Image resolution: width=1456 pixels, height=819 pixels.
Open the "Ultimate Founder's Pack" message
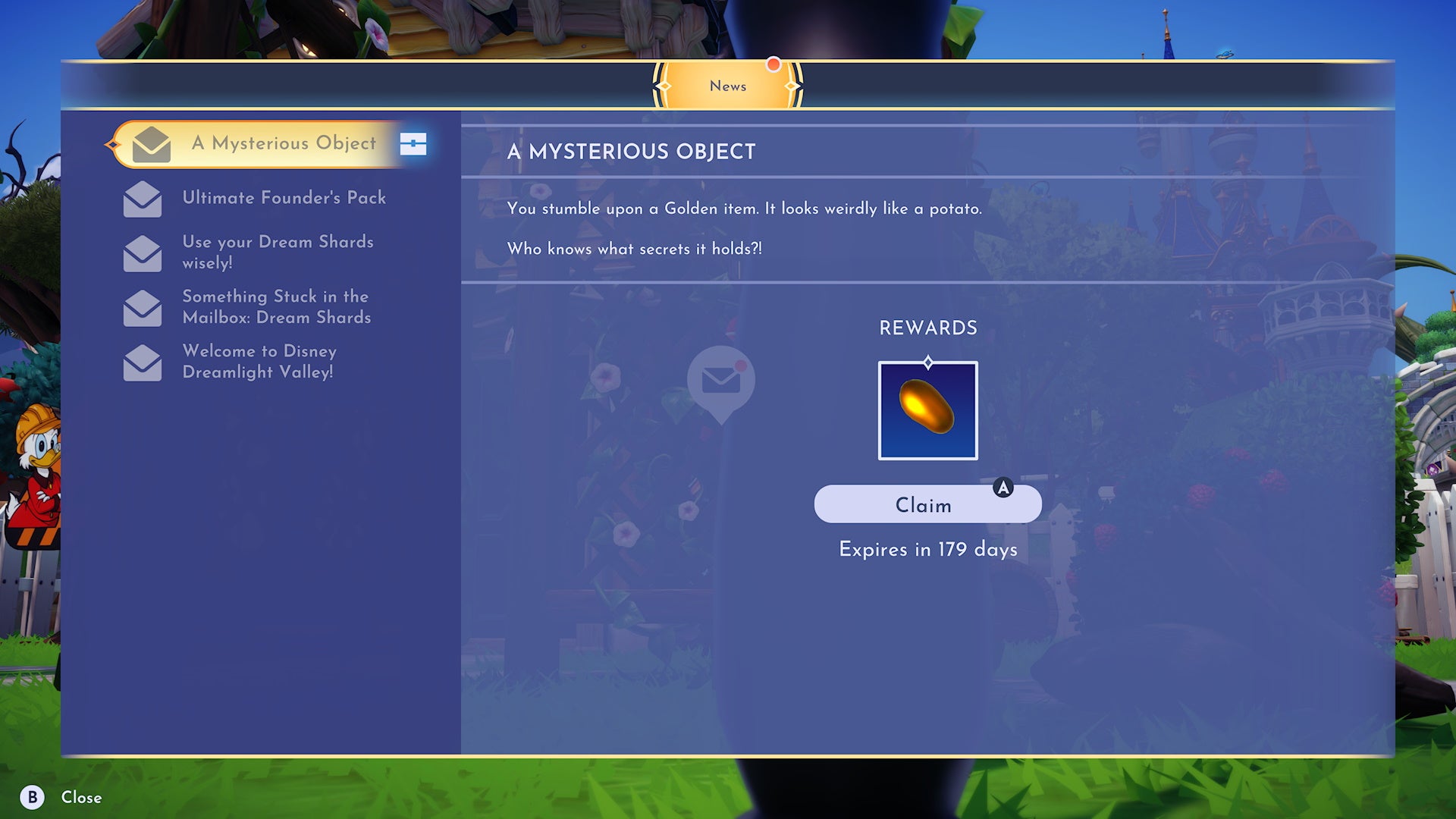(284, 199)
